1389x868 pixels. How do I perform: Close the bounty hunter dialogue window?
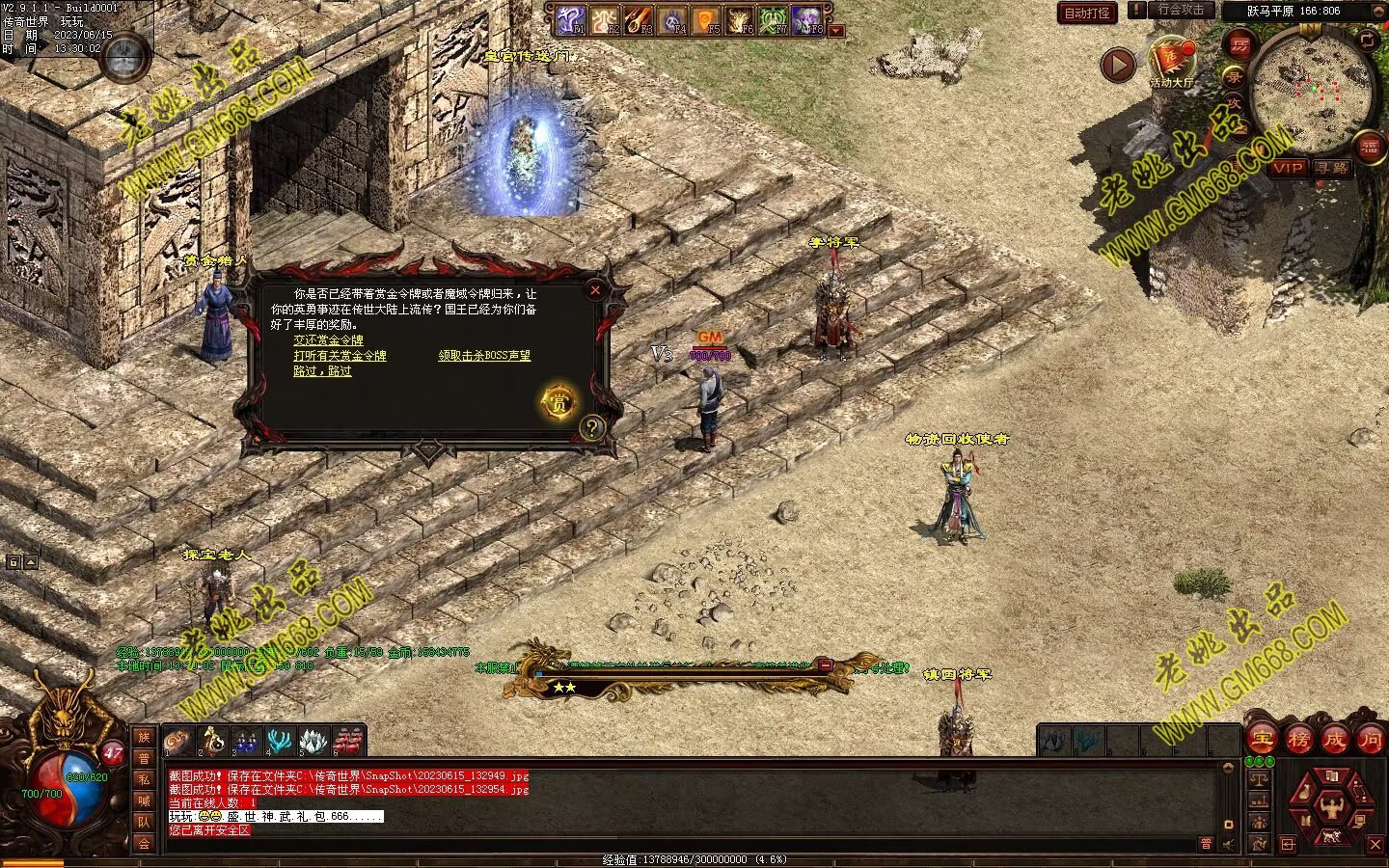(x=595, y=289)
